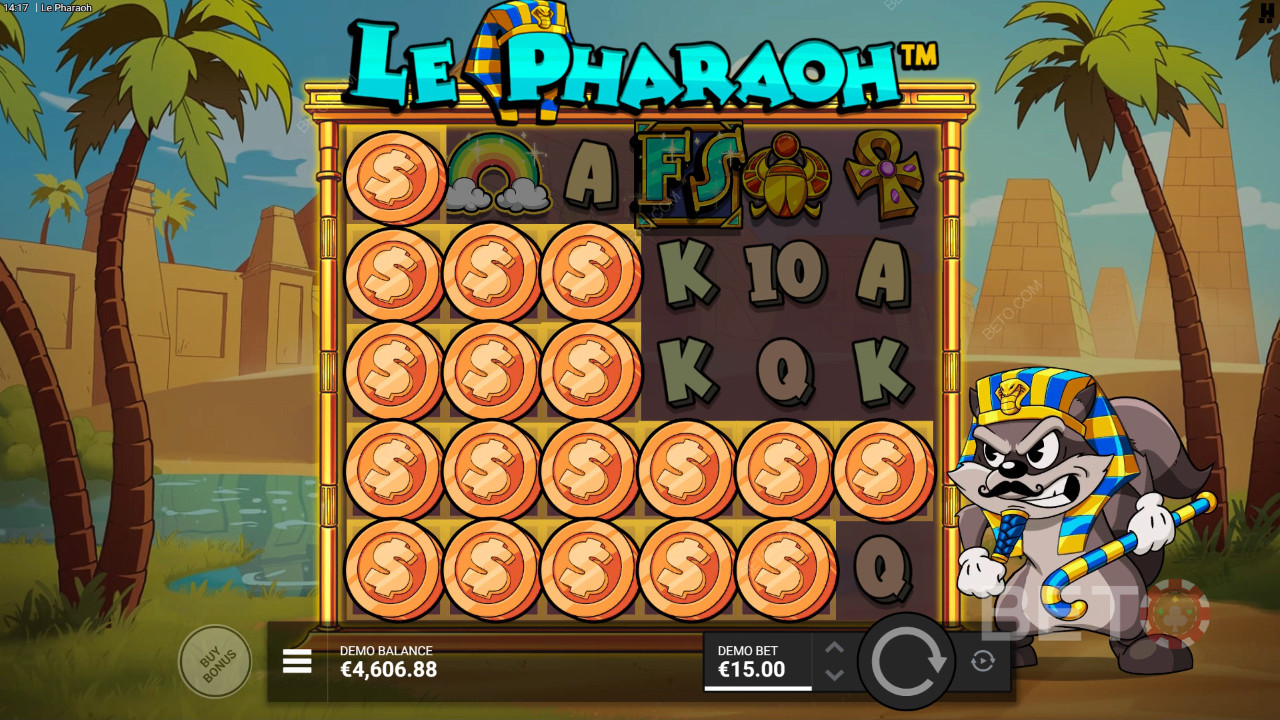The image size is (1280, 720).
Task: Decrease the demo bet with down arrow
Action: [x=835, y=674]
